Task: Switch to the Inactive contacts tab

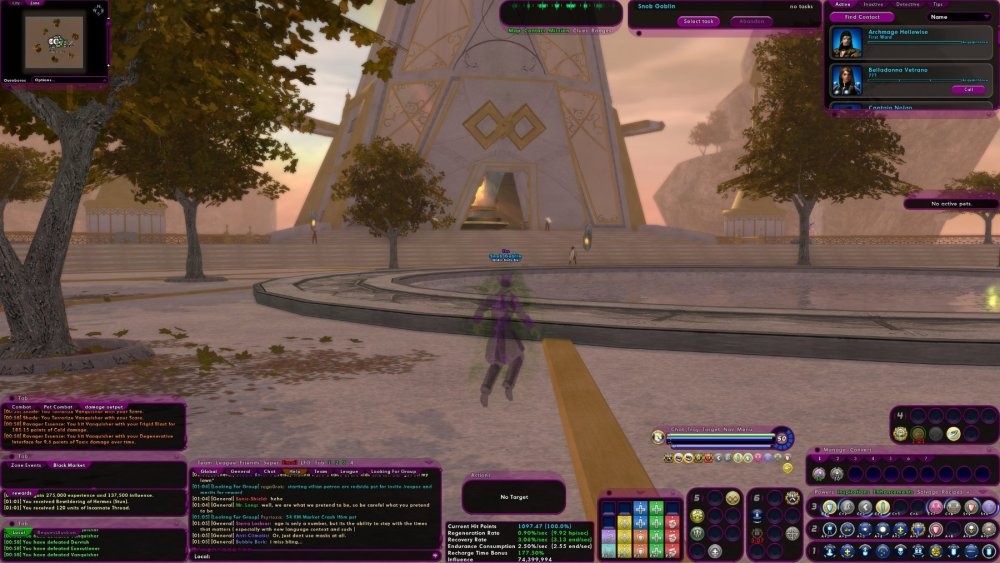Action: 873,4
